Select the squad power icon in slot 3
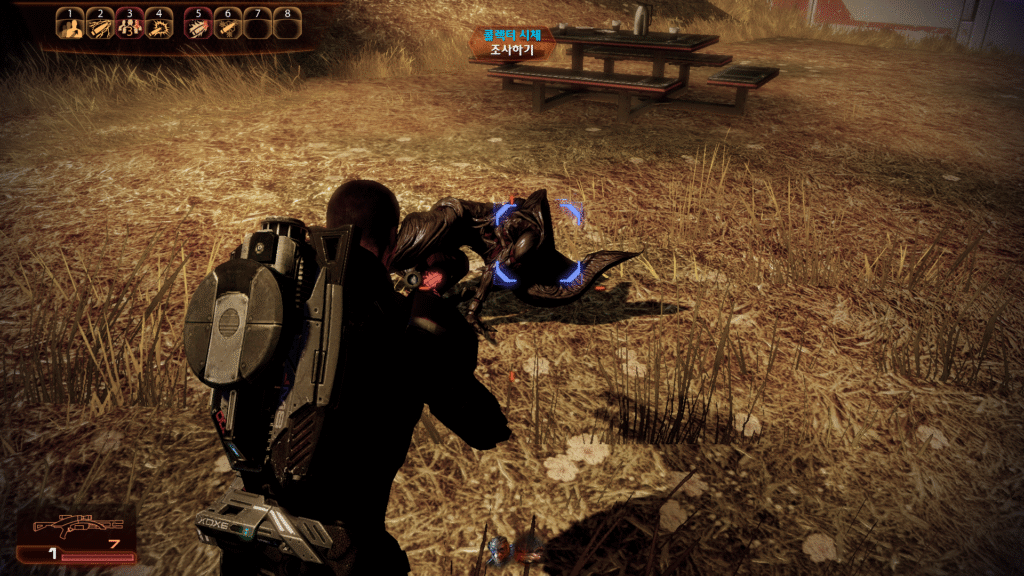1024x576 pixels. click(128, 27)
